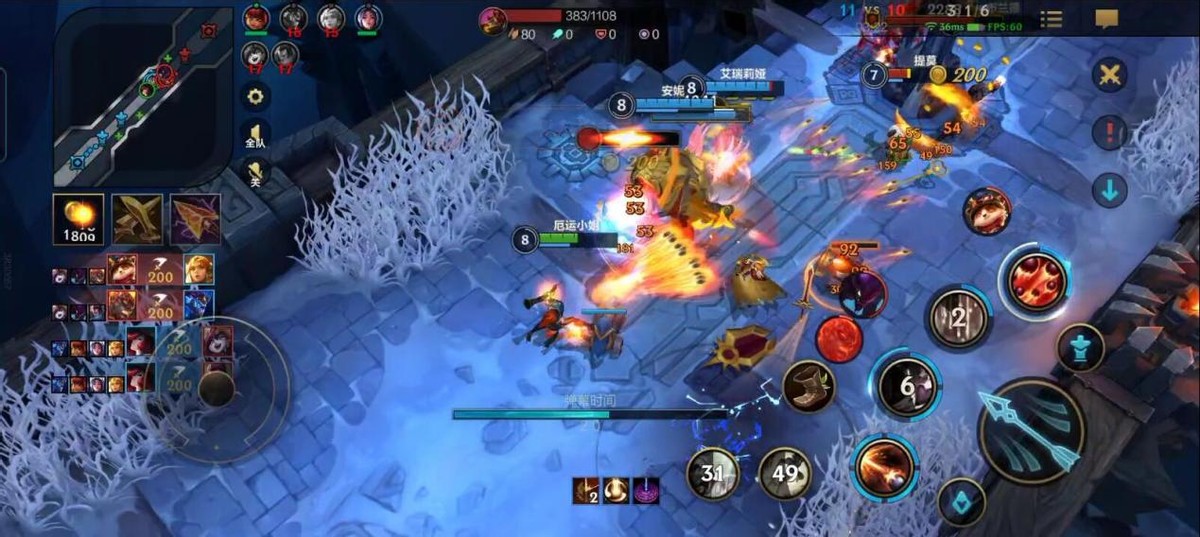1200x537 pixels.
Task: Fire the main arrow attack button
Action: pos(1030,430)
